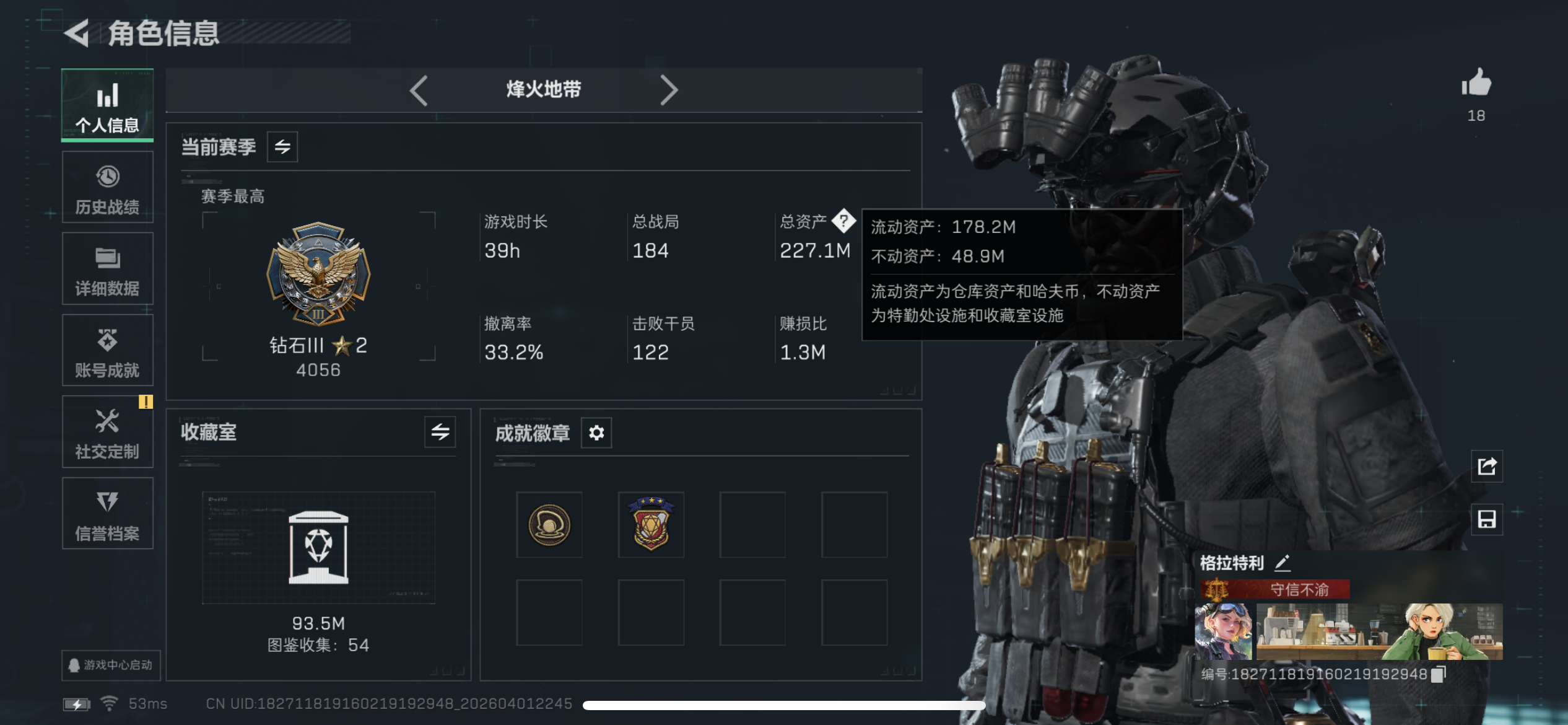
Task: Open the 历史战绩 panel in sidebar
Action: [107, 187]
